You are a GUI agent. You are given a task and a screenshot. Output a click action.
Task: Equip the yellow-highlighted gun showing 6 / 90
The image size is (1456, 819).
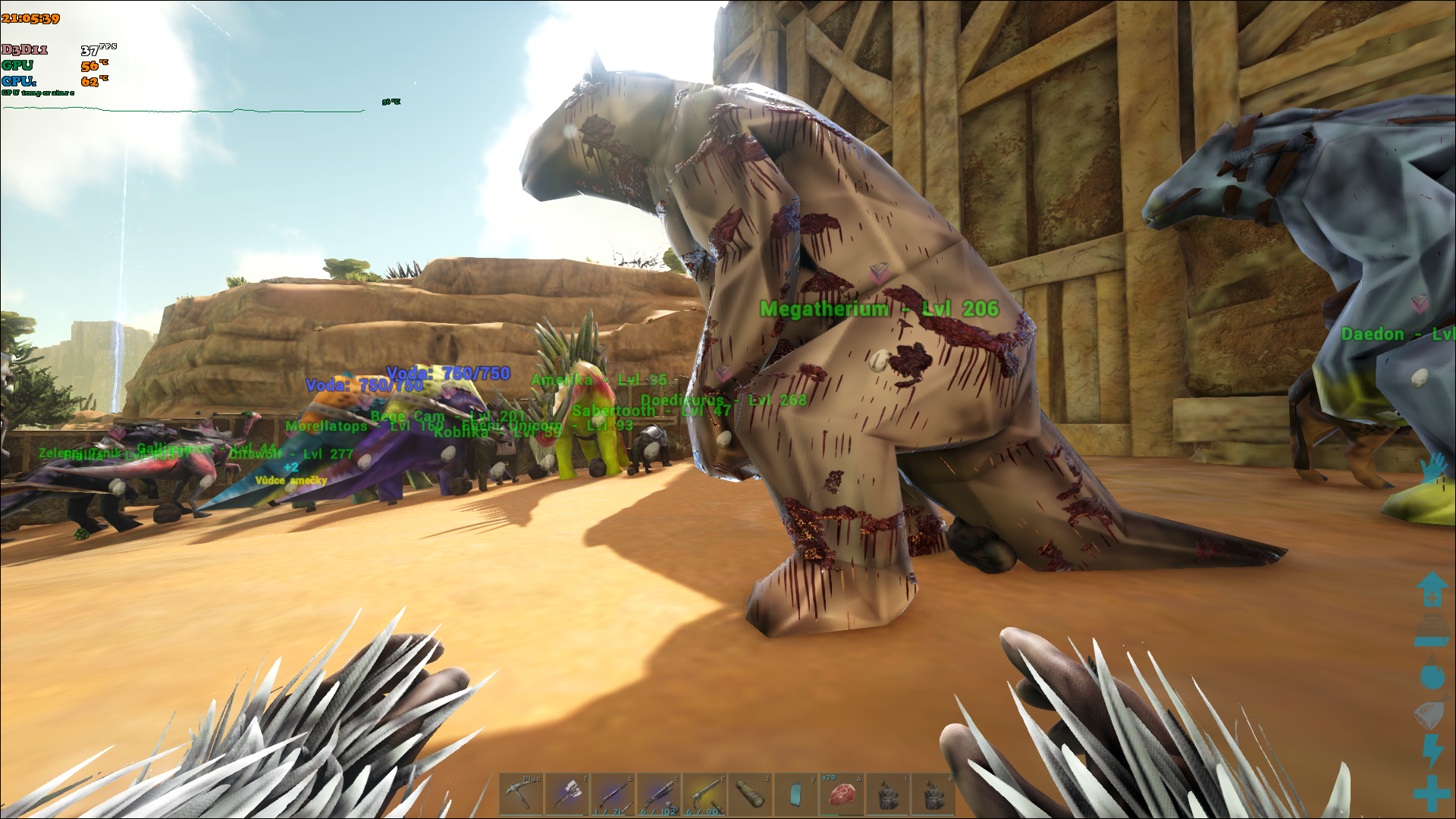coord(704,794)
